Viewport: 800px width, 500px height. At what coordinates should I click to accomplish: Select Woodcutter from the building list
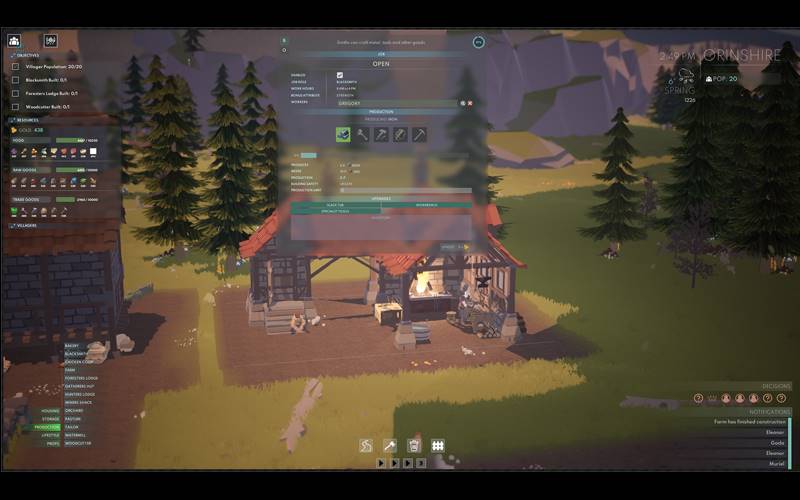coord(78,443)
